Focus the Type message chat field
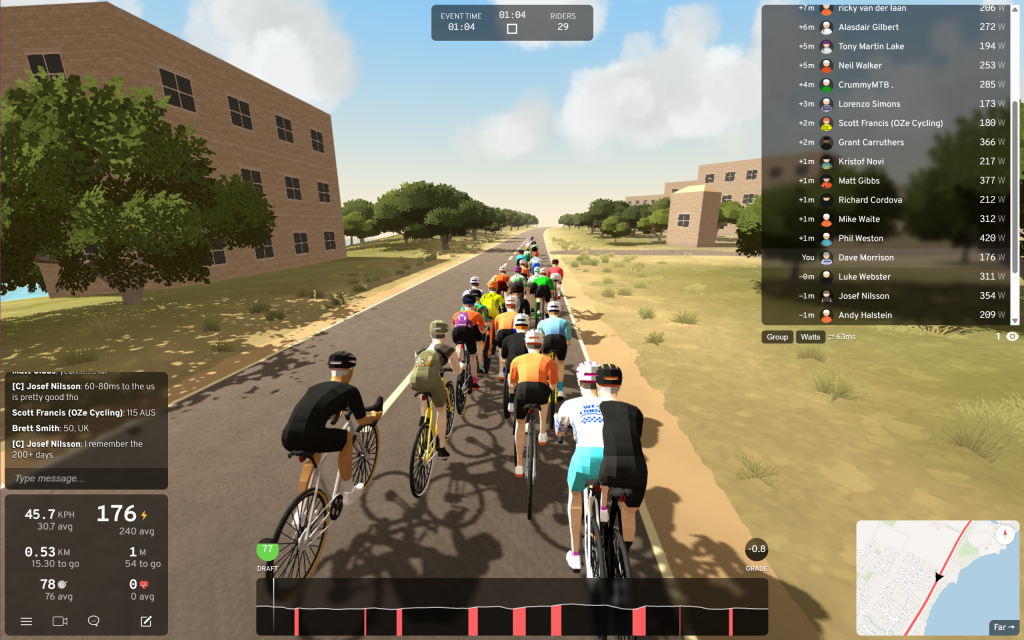This screenshot has width=1024, height=640. pyautogui.click(x=84, y=478)
